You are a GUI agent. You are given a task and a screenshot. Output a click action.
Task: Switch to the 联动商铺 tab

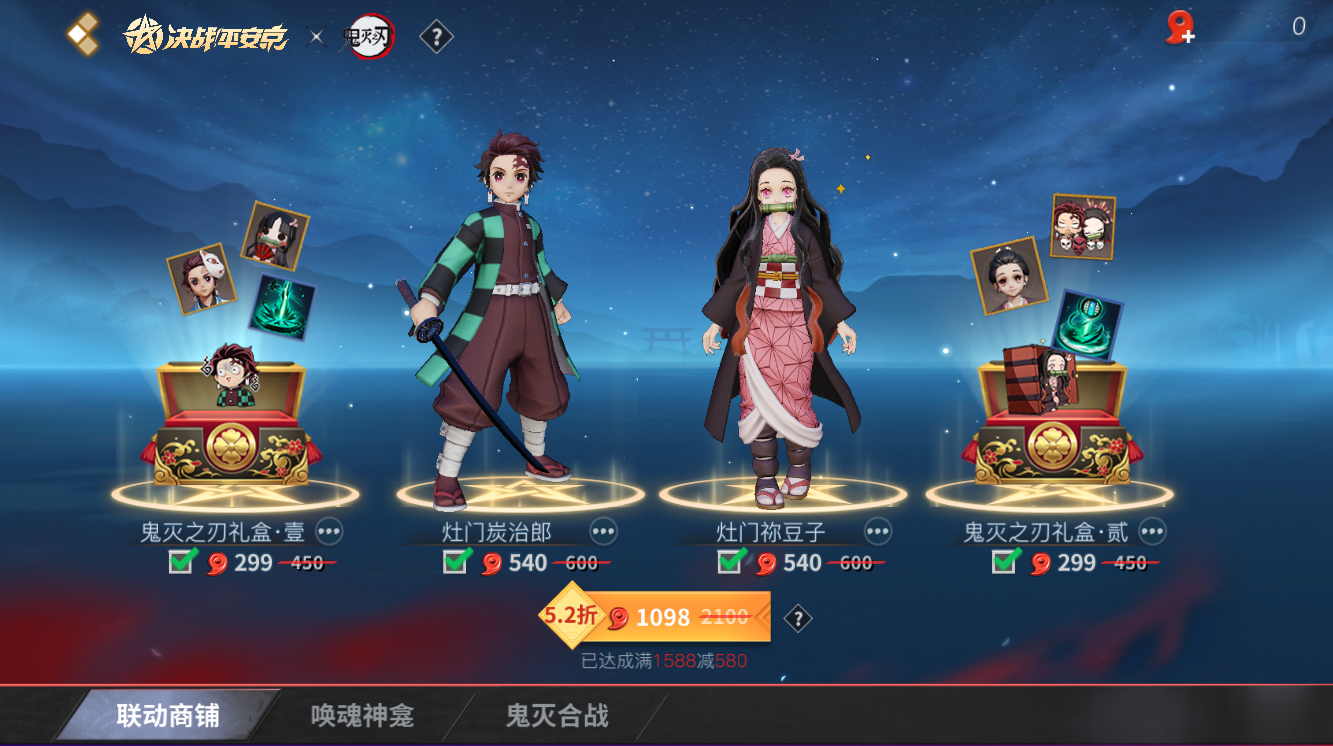[168, 716]
